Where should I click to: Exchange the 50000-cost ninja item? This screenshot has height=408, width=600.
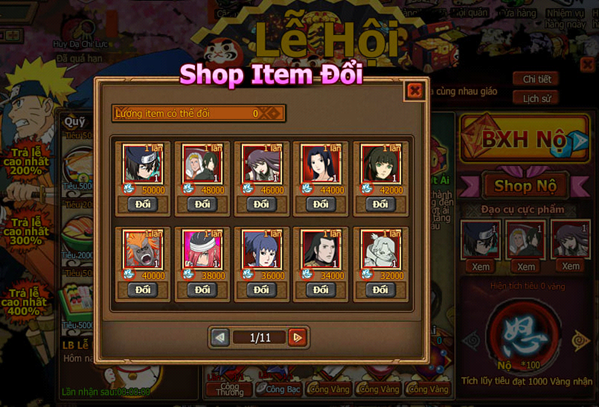click(x=143, y=204)
